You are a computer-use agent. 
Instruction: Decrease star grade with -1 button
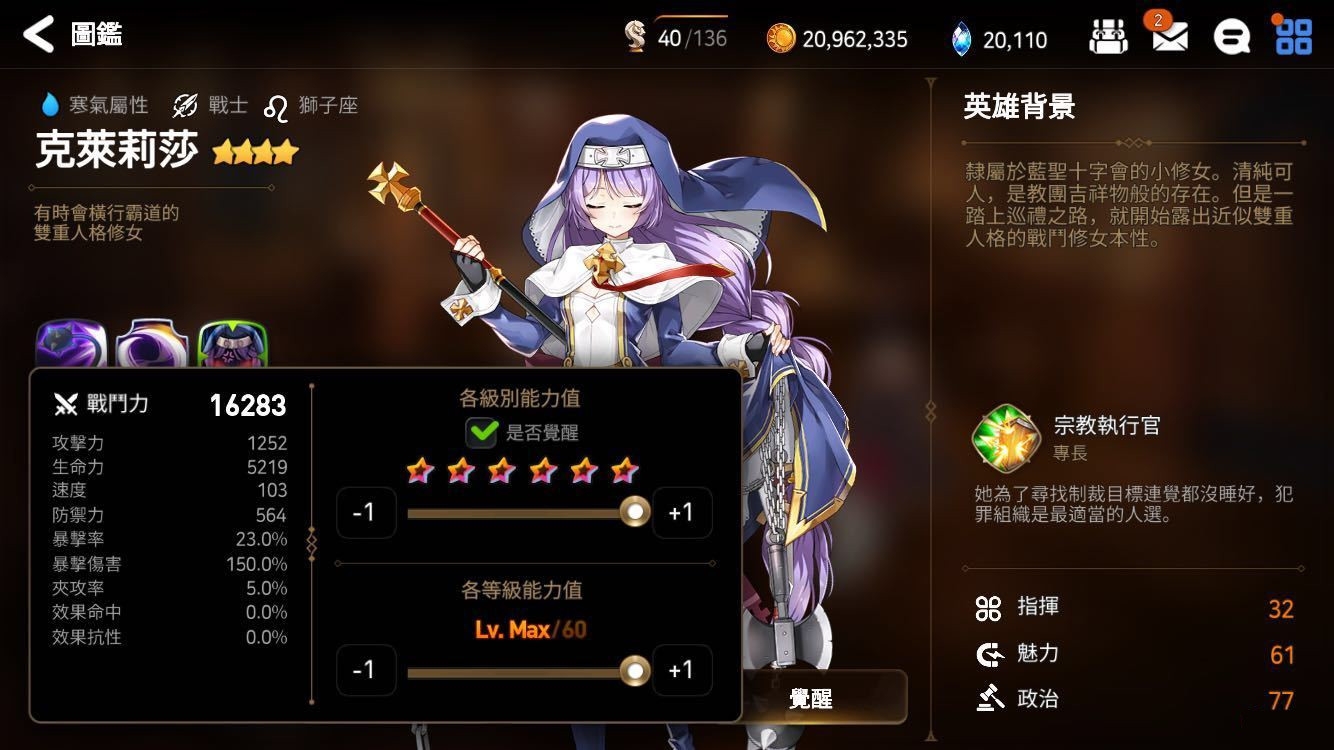[366, 512]
